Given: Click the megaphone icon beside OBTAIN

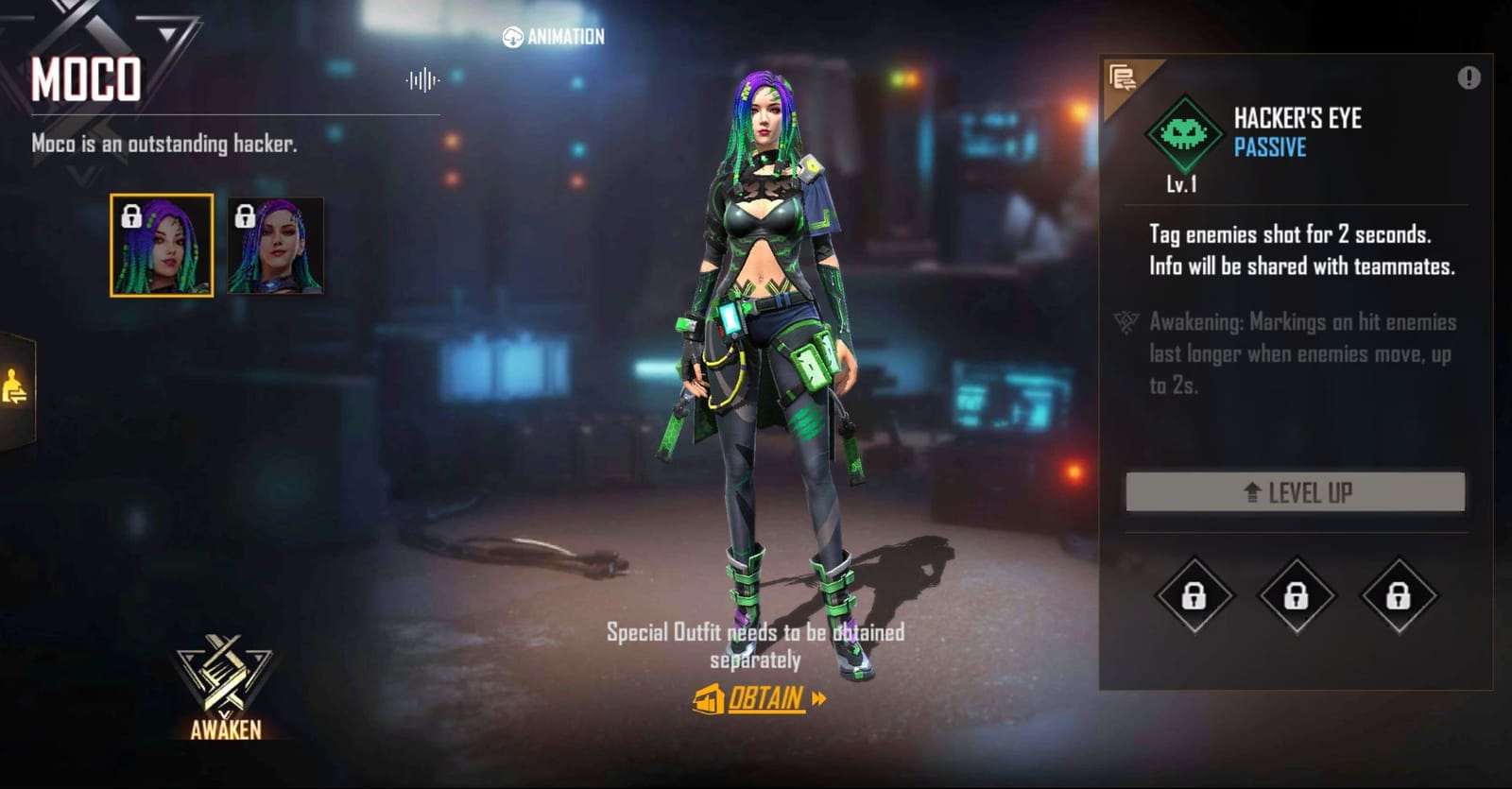Looking at the screenshot, I should tap(706, 700).
